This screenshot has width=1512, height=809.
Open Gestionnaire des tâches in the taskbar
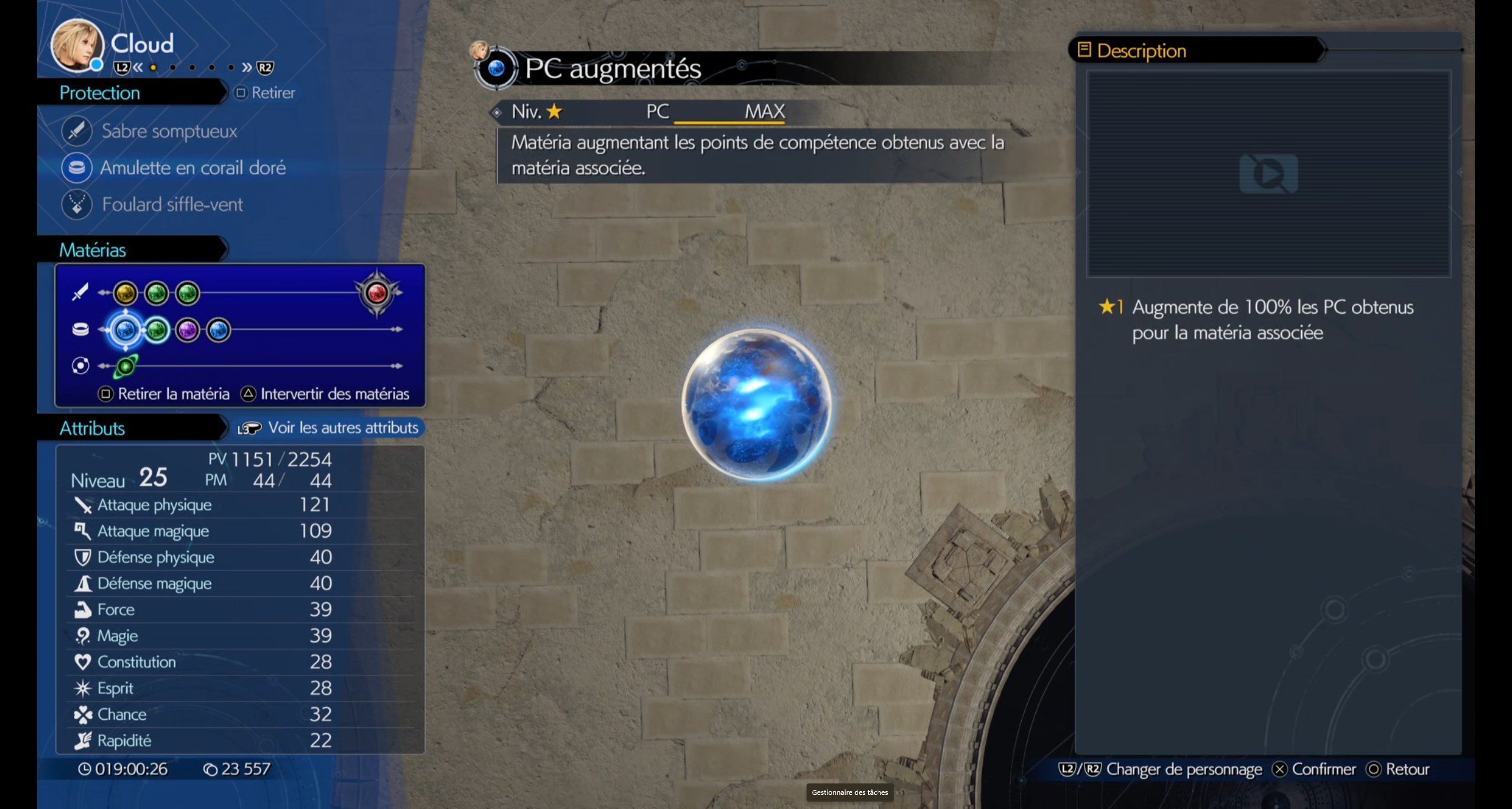pyautogui.click(x=849, y=792)
